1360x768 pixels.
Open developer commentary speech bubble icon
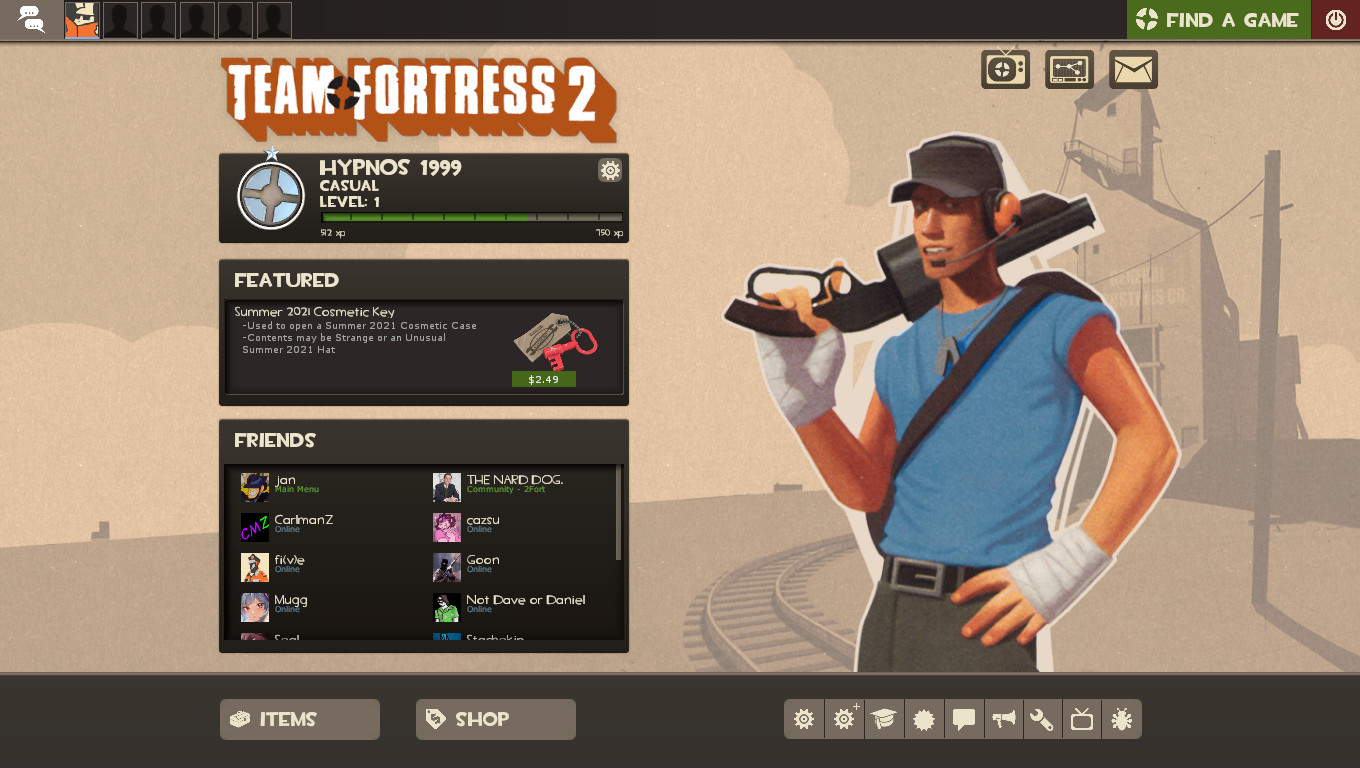[964, 719]
